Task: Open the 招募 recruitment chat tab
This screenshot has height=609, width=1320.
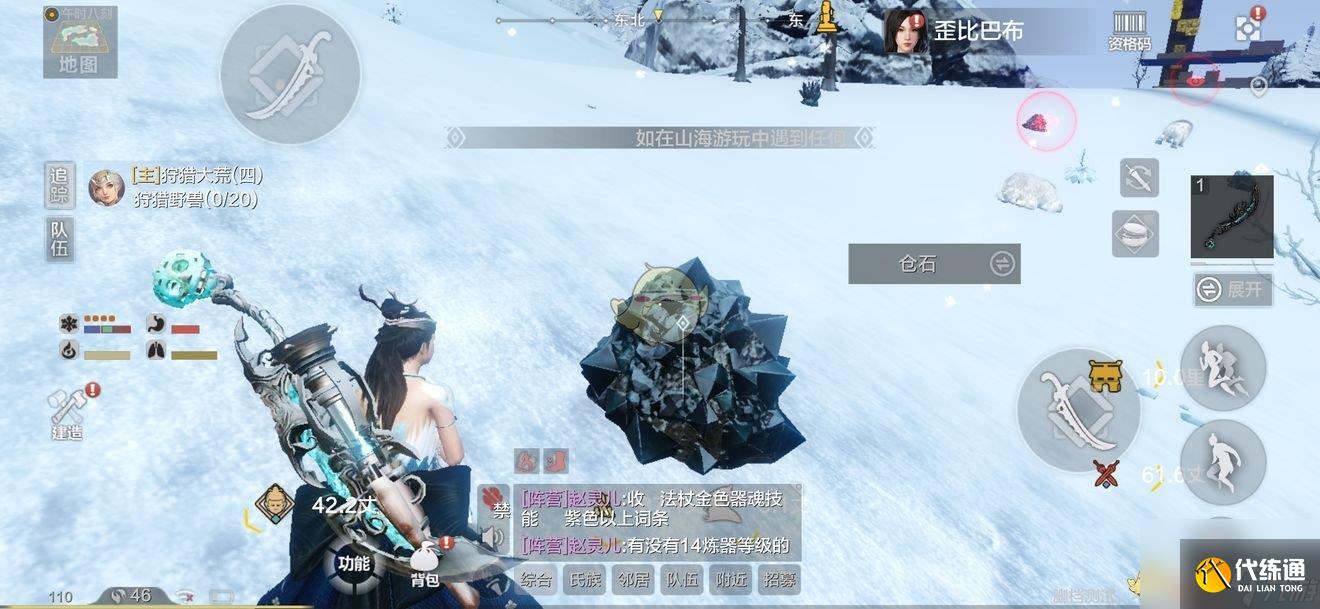Action: [x=780, y=579]
